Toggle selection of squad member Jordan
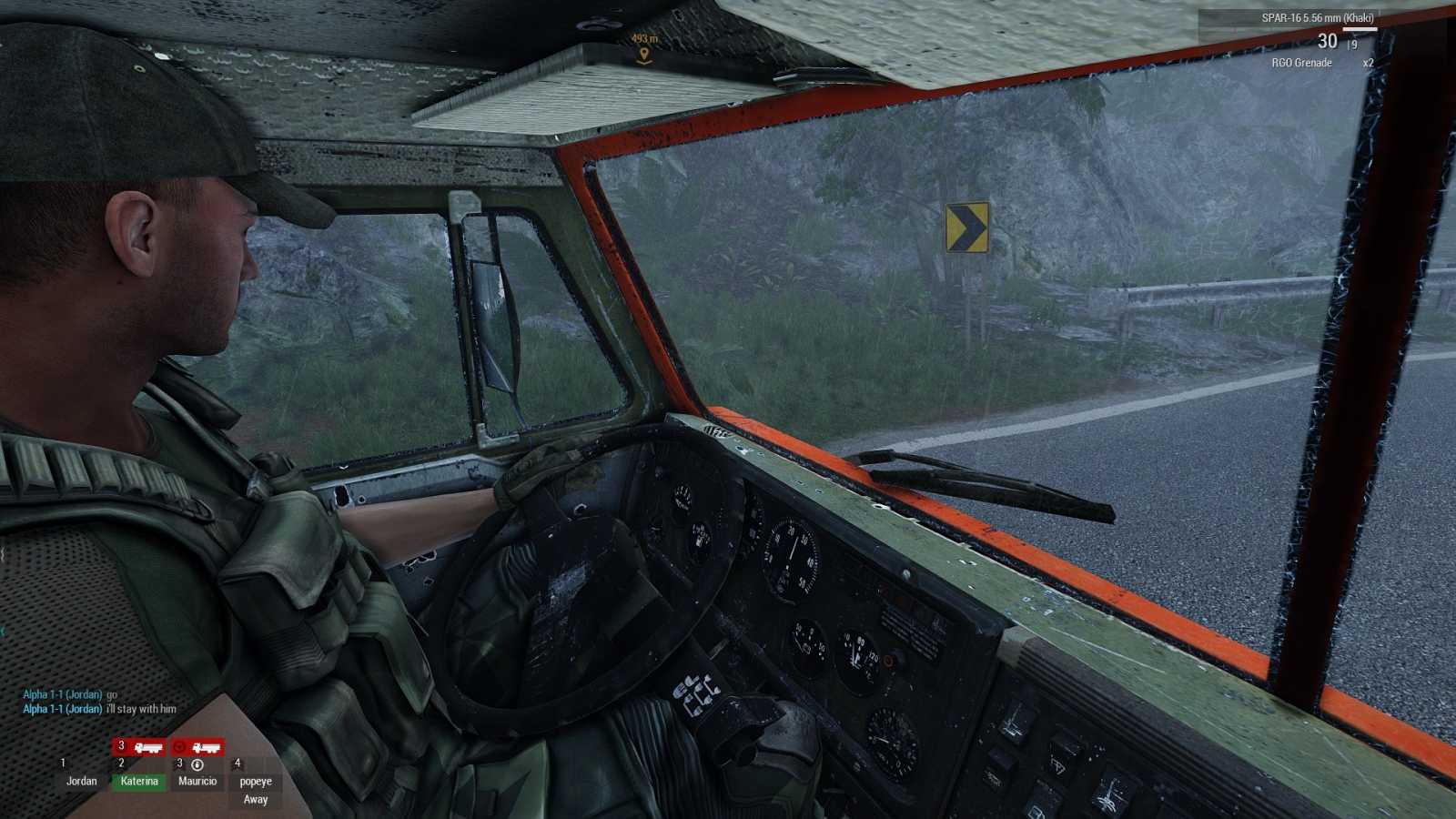Image resolution: width=1456 pixels, height=819 pixels. pos(83,781)
